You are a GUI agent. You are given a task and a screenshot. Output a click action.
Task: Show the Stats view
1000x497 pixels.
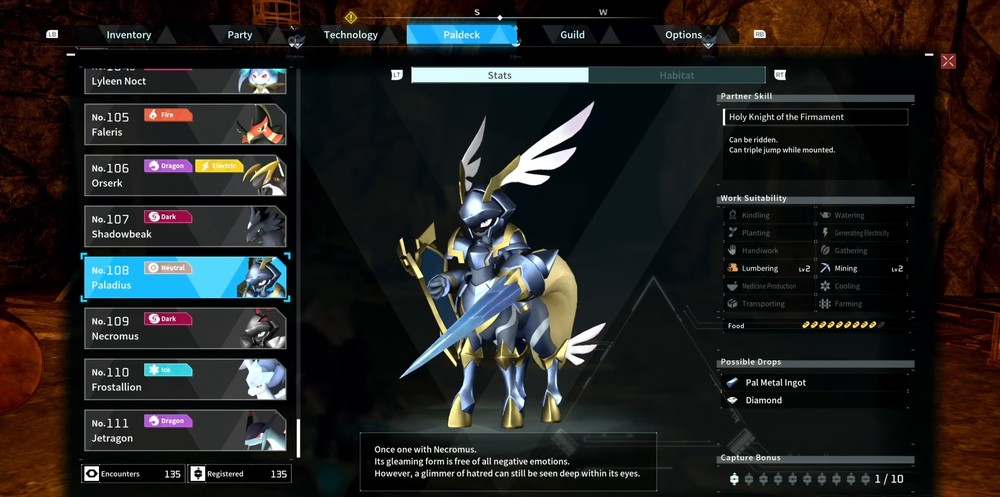[x=500, y=75]
